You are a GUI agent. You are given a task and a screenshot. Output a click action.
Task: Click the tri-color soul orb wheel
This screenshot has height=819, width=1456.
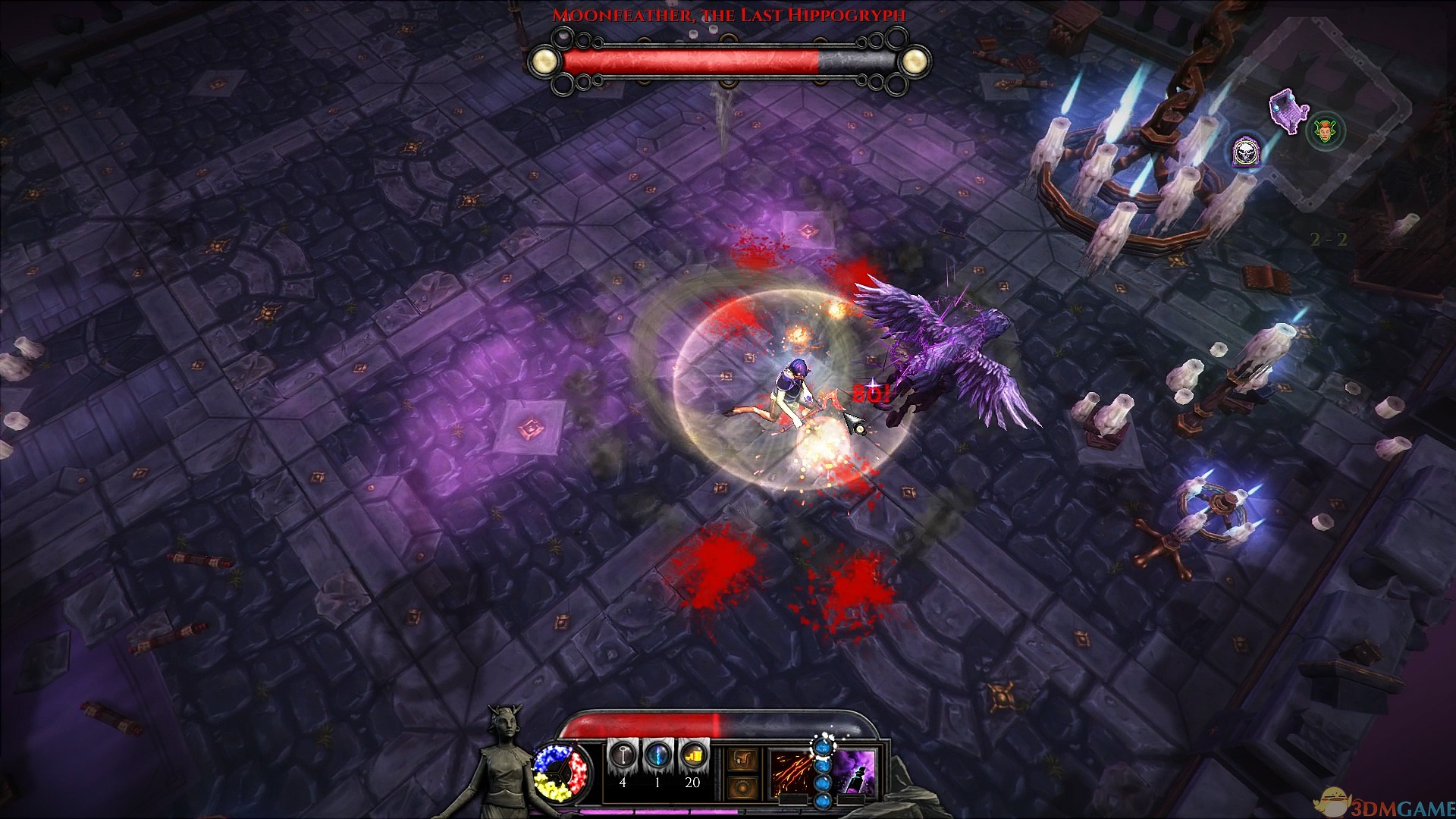click(561, 772)
